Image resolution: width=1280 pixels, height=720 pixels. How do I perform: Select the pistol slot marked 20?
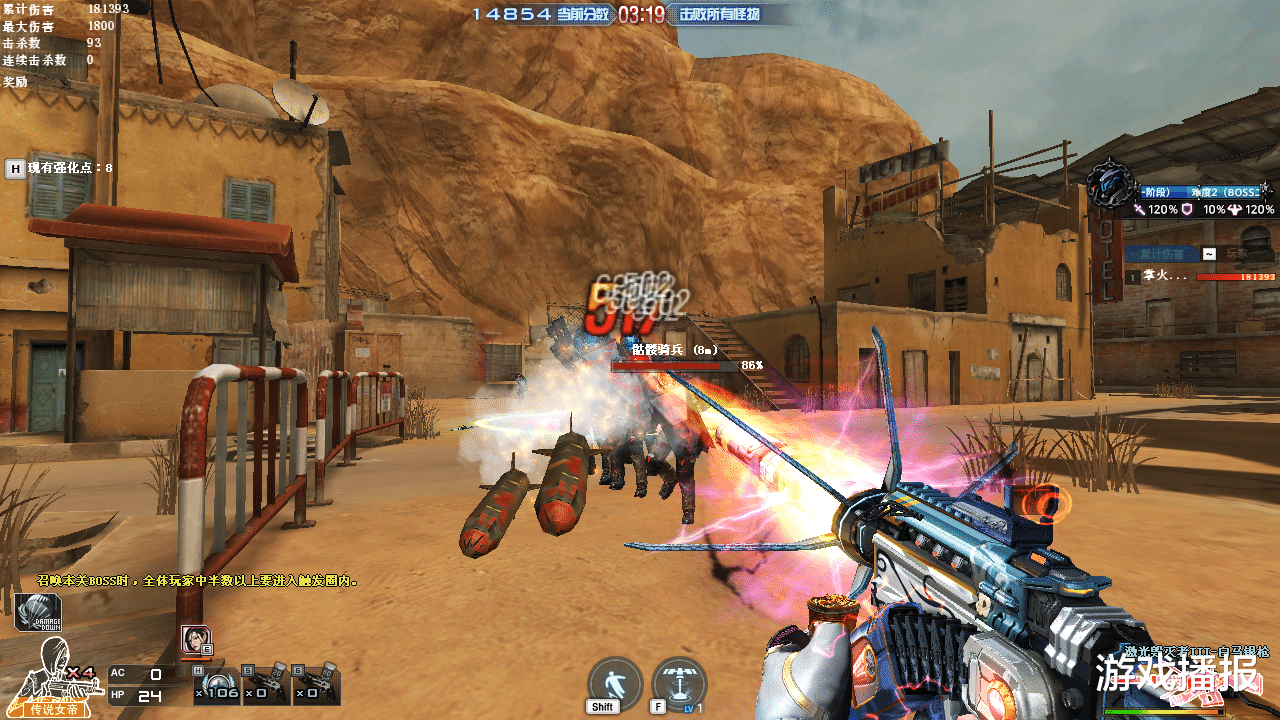[x=266, y=684]
